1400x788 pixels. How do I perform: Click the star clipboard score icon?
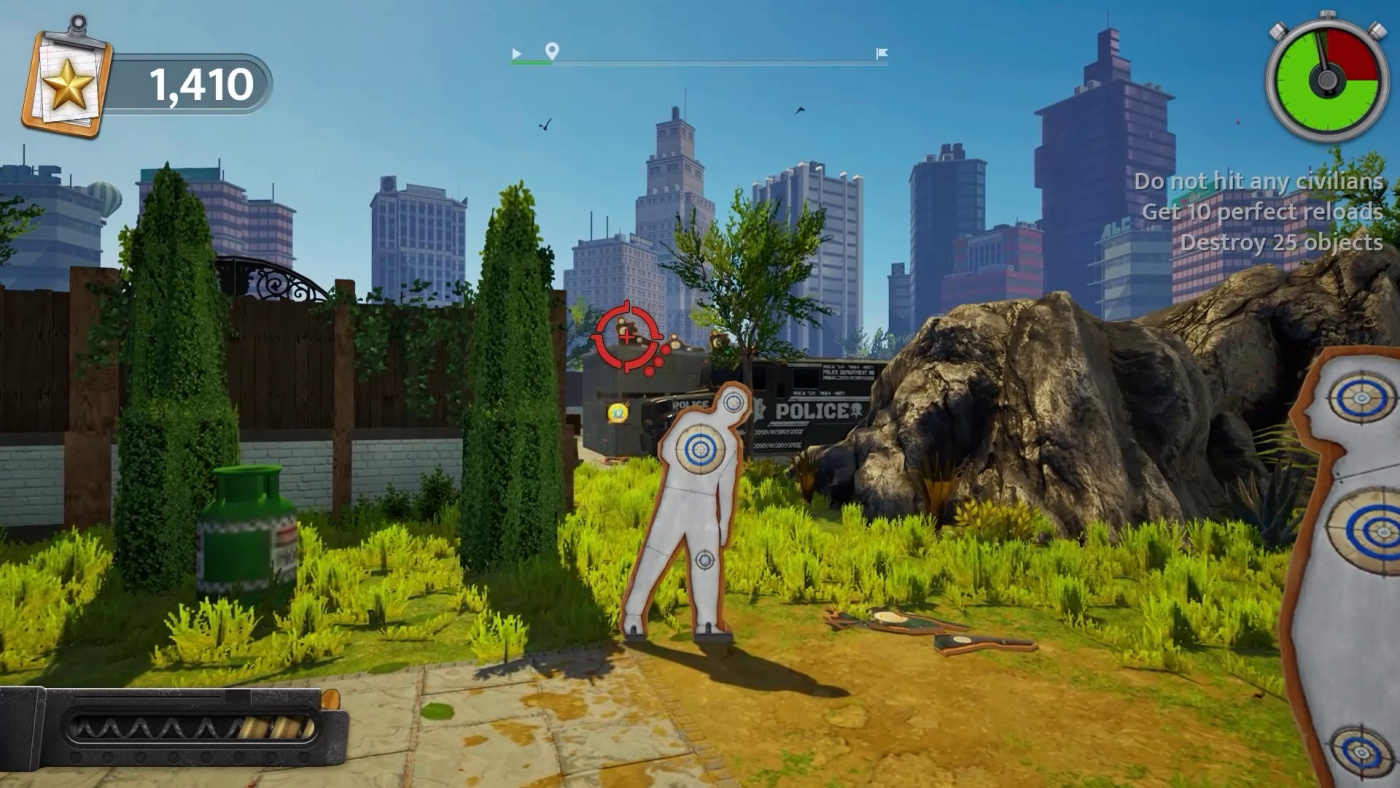pos(67,80)
